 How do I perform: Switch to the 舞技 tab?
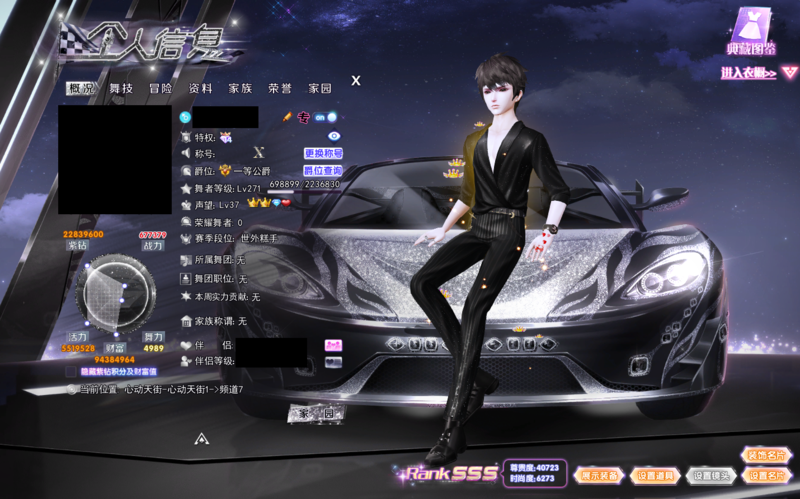pos(121,89)
